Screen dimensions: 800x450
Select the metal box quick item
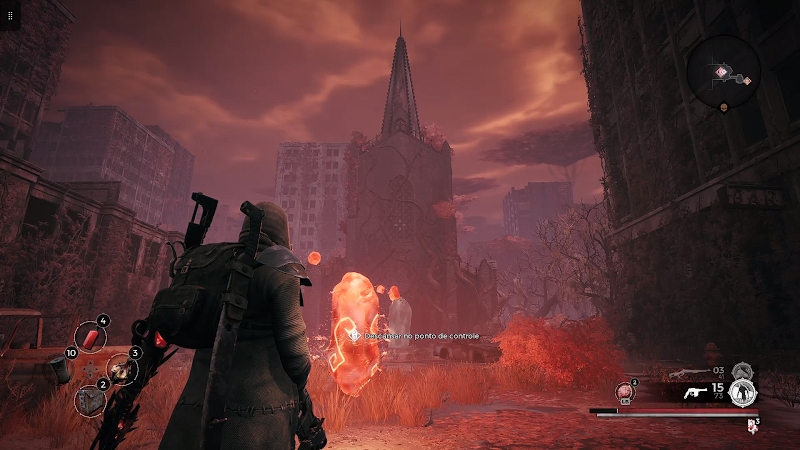point(91,400)
